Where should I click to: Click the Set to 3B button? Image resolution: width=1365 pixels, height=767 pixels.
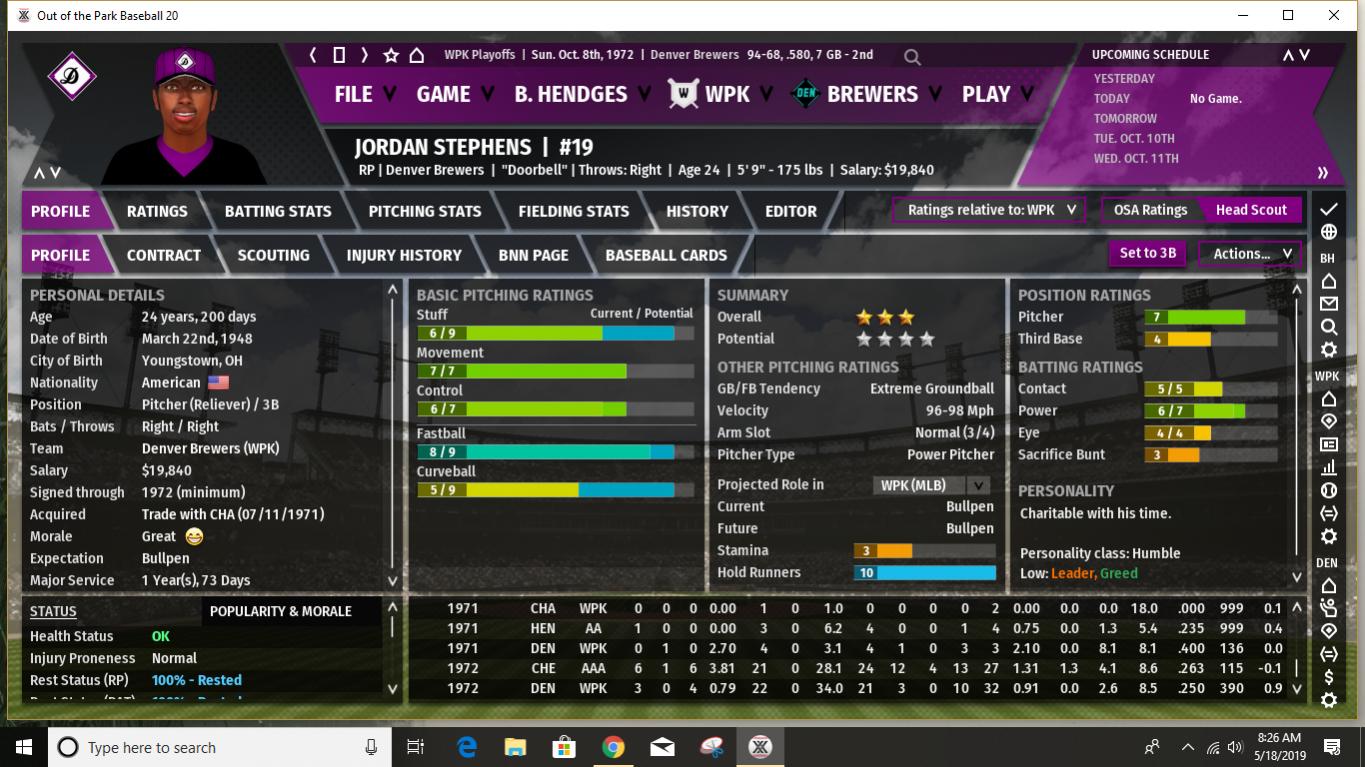[1146, 253]
